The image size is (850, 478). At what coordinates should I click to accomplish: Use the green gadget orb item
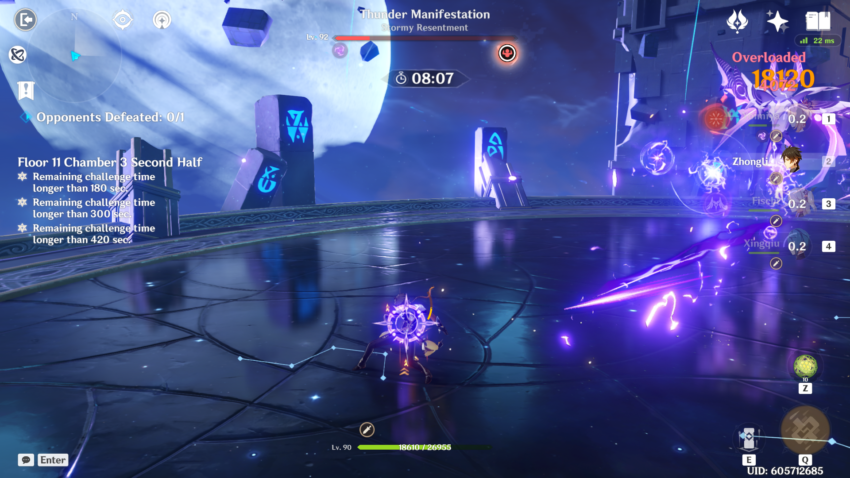[805, 366]
